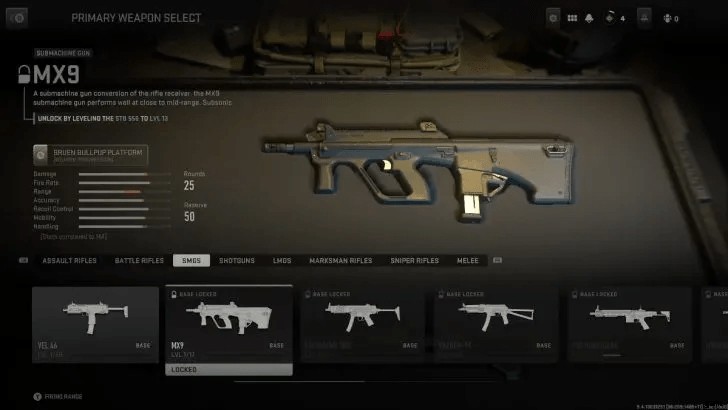Open the Bruen Bullpup Platform button
The width and height of the screenshot is (728, 410).
pos(90,155)
